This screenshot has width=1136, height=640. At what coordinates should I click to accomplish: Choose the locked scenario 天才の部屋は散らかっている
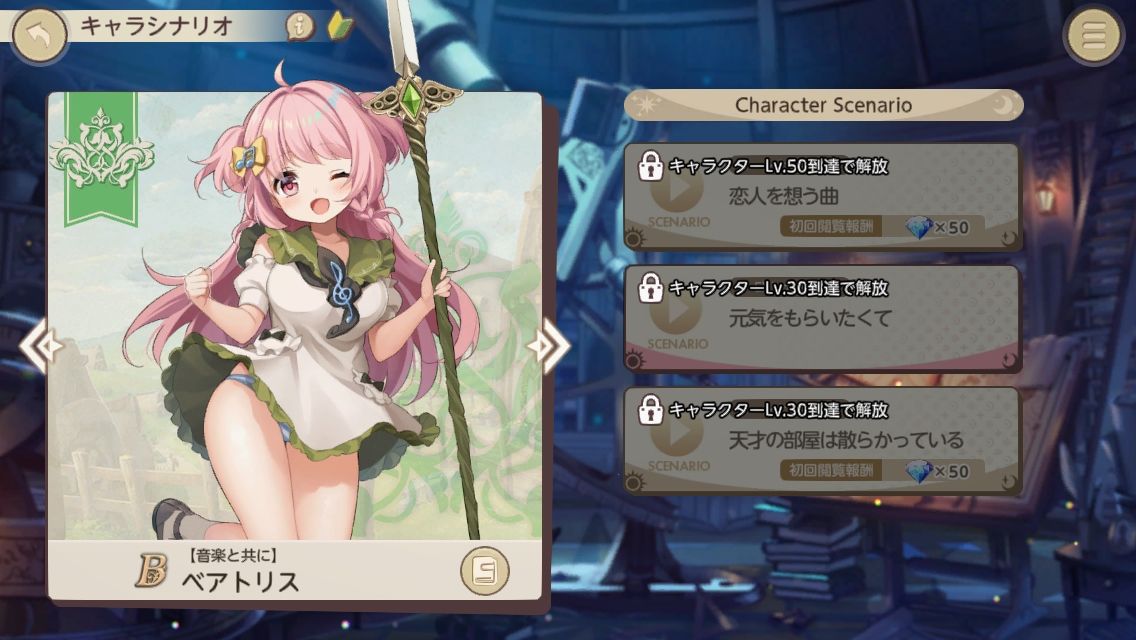coord(822,440)
